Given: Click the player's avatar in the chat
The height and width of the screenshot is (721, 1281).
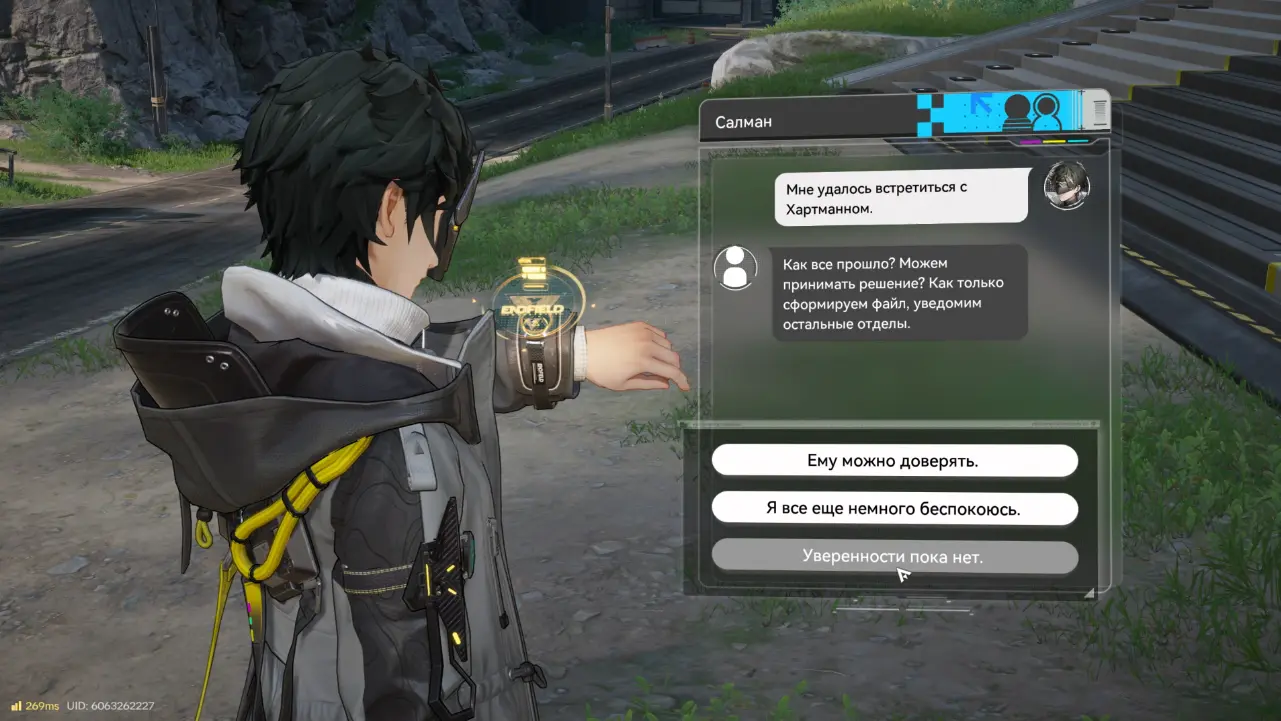Looking at the screenshot, I should click(x=1066, y=185).
